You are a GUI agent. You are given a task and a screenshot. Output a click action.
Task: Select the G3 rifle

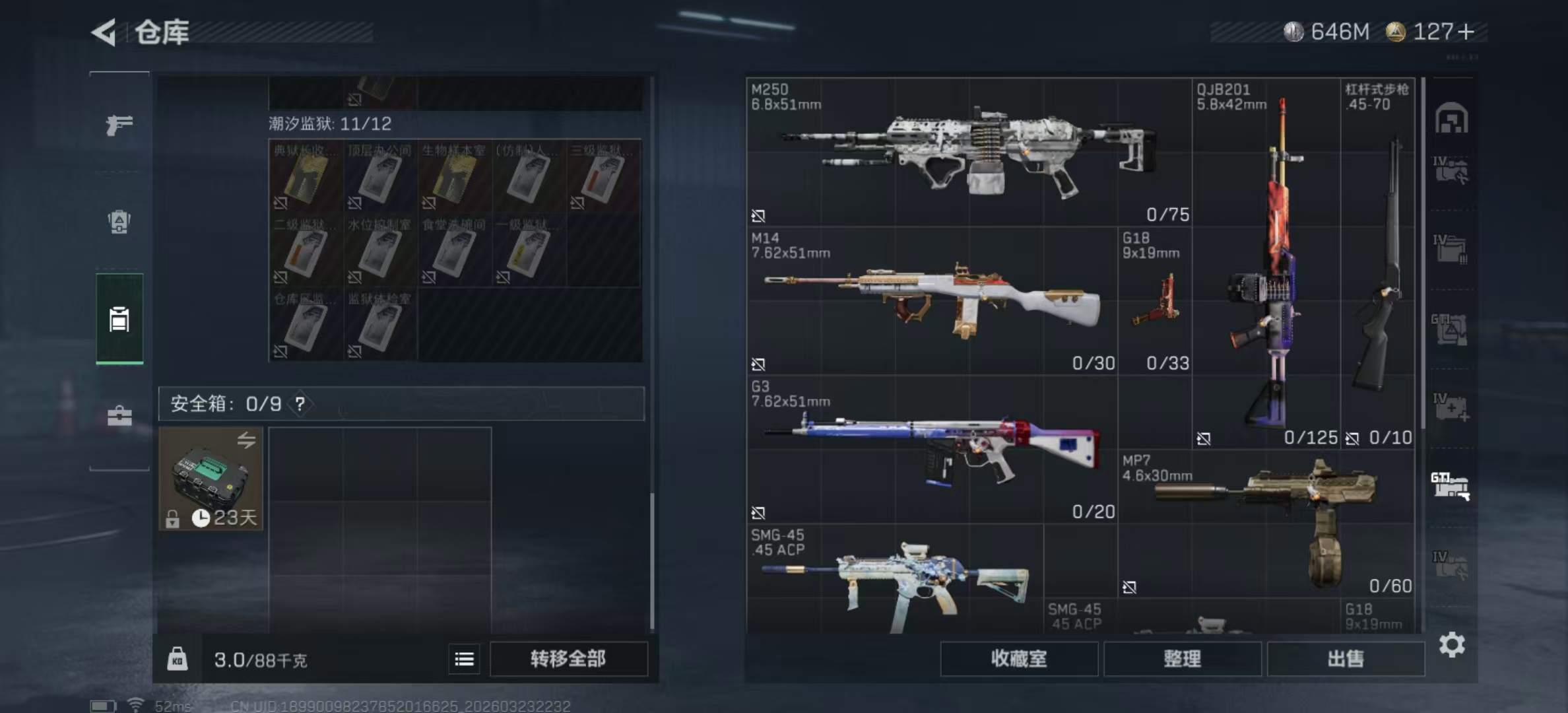click(932, 449)
